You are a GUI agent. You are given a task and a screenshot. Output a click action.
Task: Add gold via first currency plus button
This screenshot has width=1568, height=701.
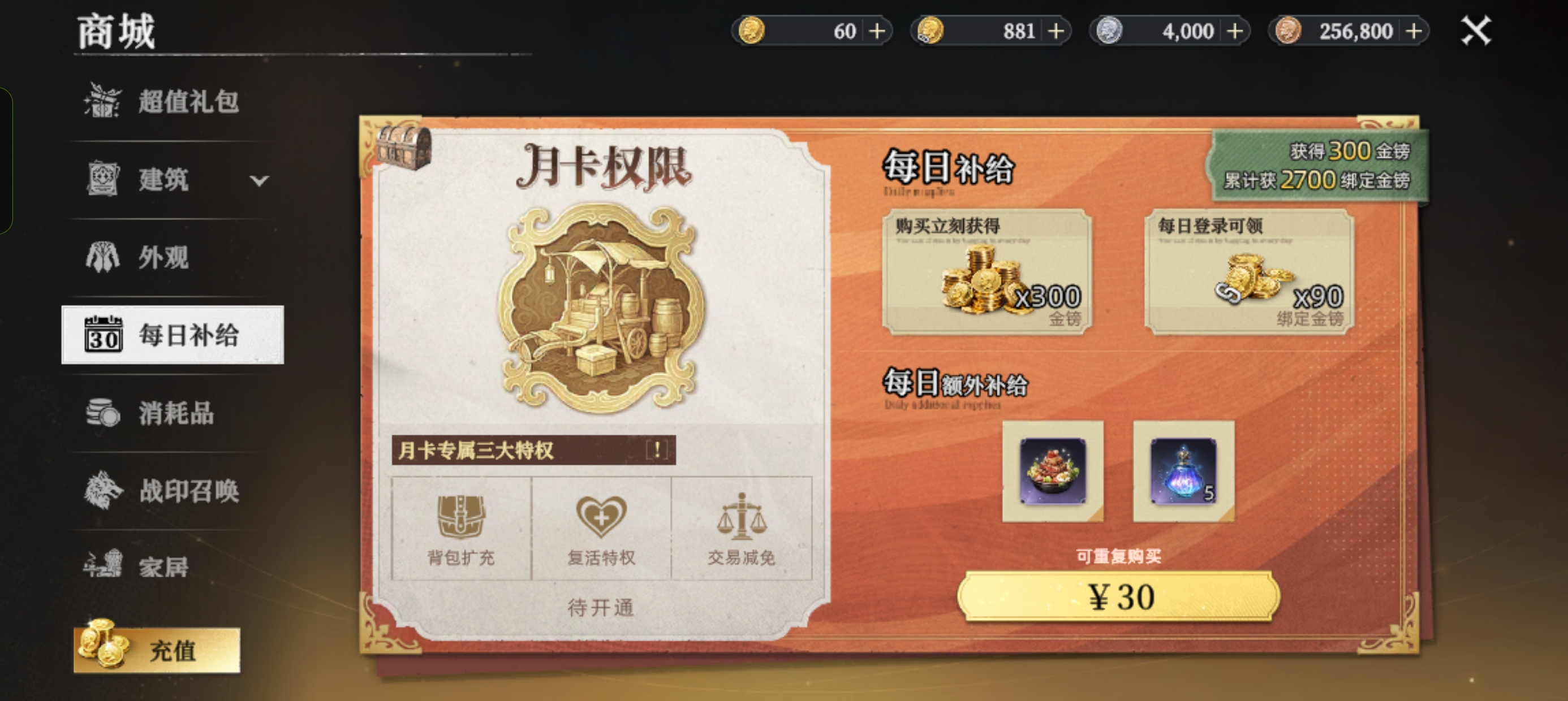(x=879, y=31)
